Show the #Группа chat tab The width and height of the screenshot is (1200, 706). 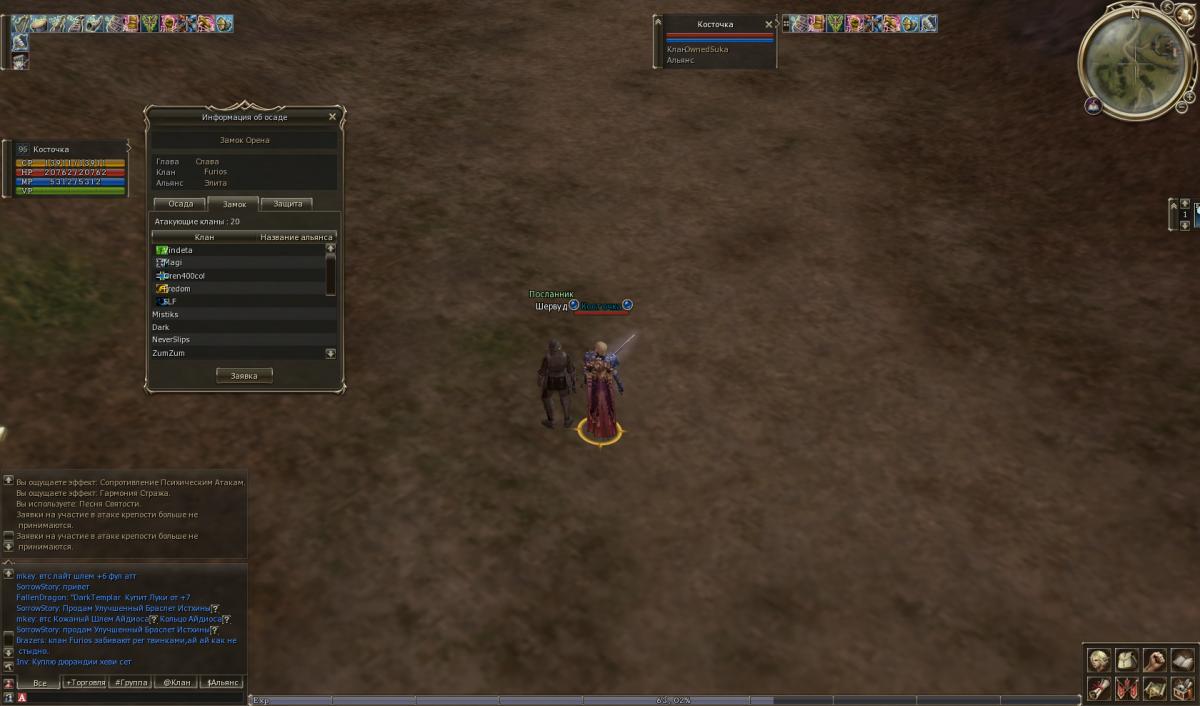tap(131, 683)
